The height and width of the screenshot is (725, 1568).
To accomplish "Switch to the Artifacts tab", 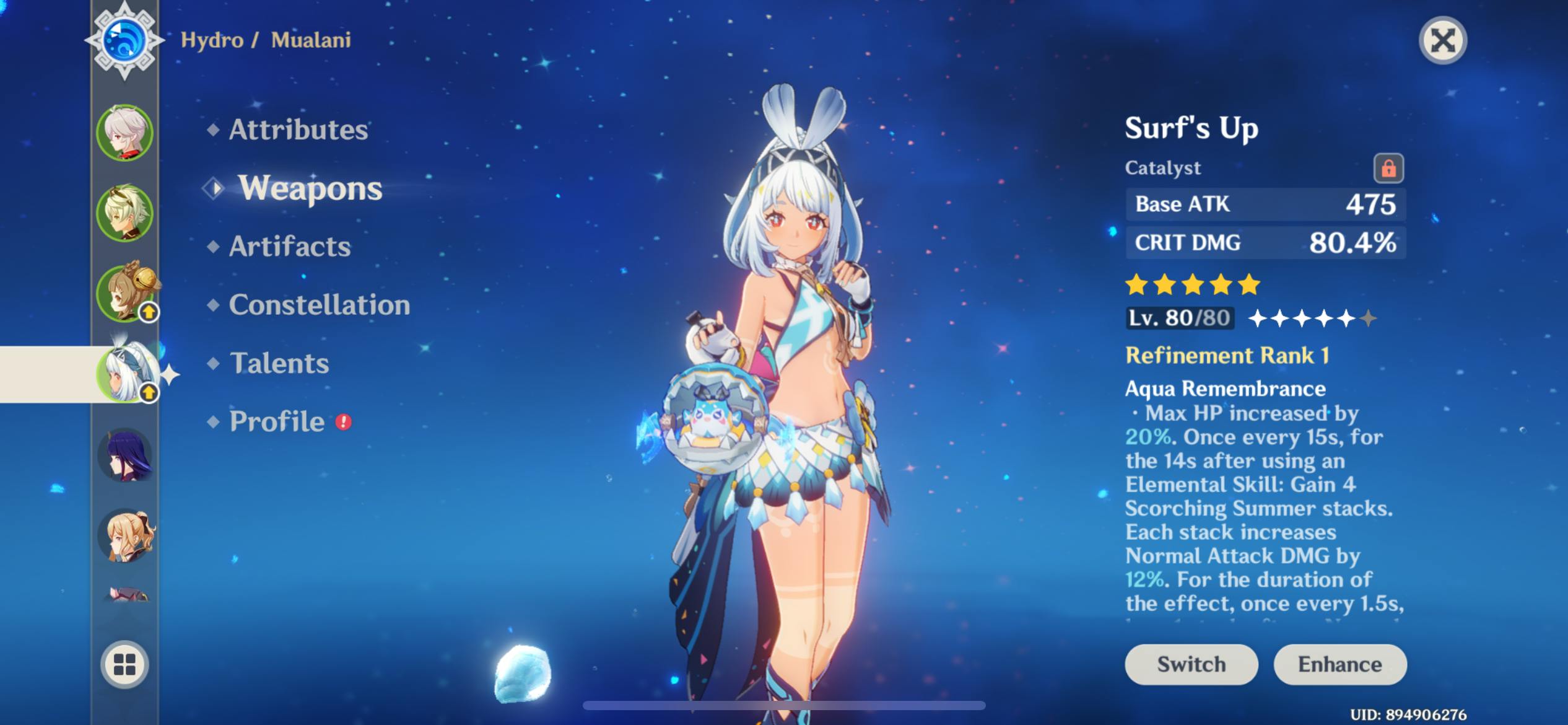I will [289, 247].
